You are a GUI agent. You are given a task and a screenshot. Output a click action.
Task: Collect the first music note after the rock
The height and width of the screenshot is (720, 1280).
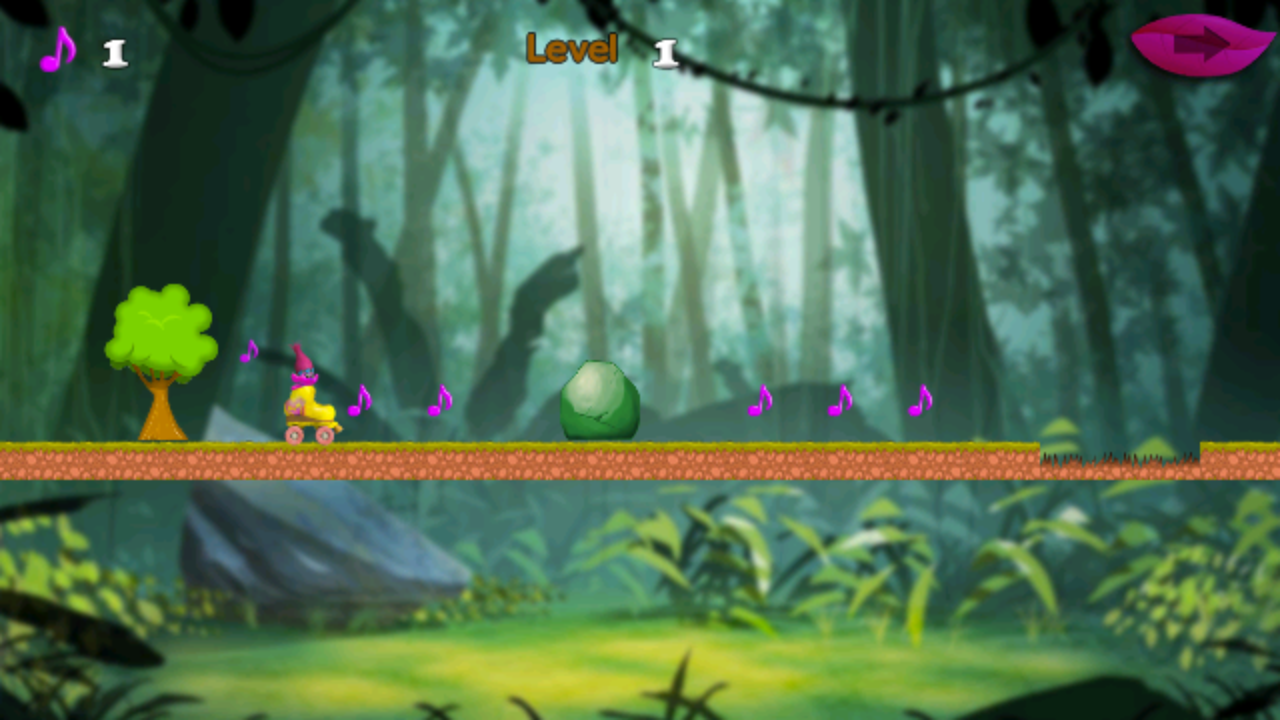758,402
